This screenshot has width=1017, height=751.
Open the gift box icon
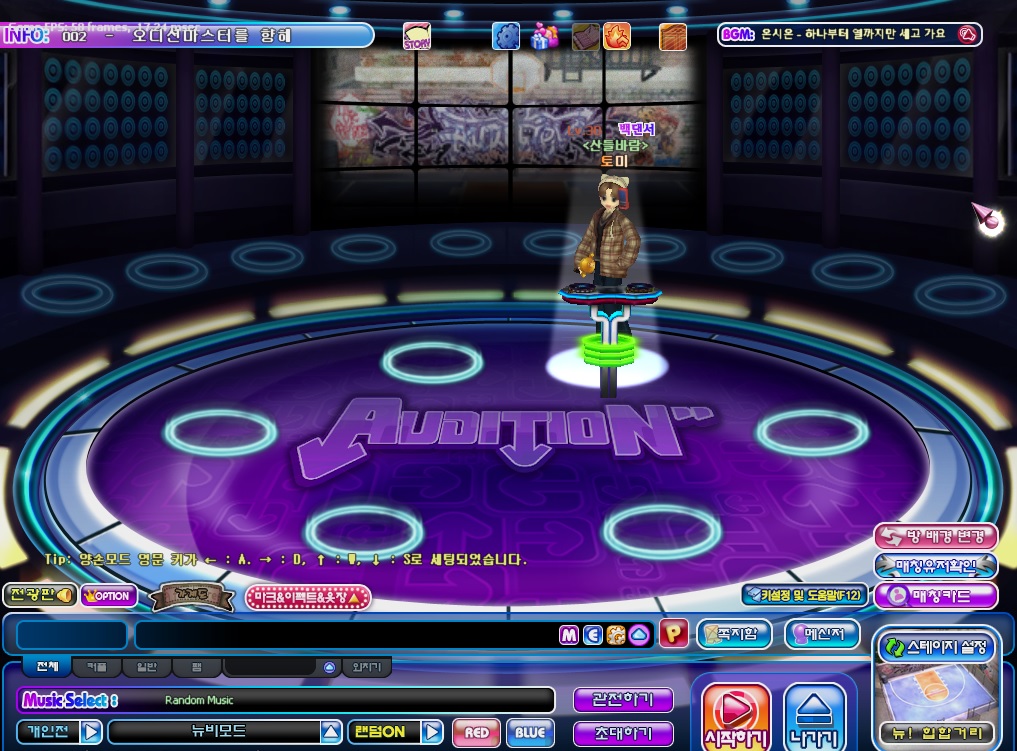tap(545, 37)
